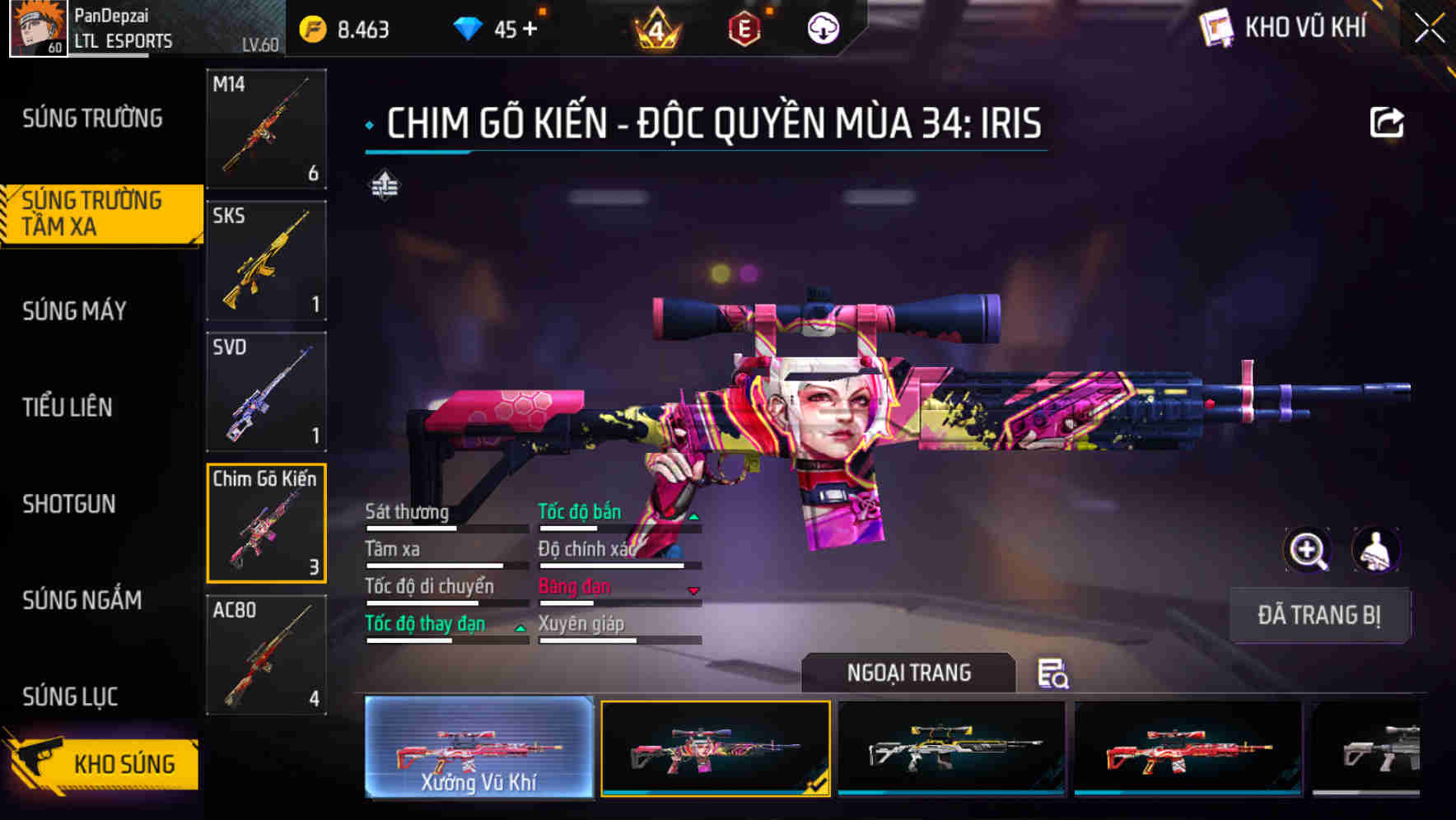Screen dimensions: 1456x820
Task: Share the Chim Gõ Kiến weapon
Action: pos(1388,120)
